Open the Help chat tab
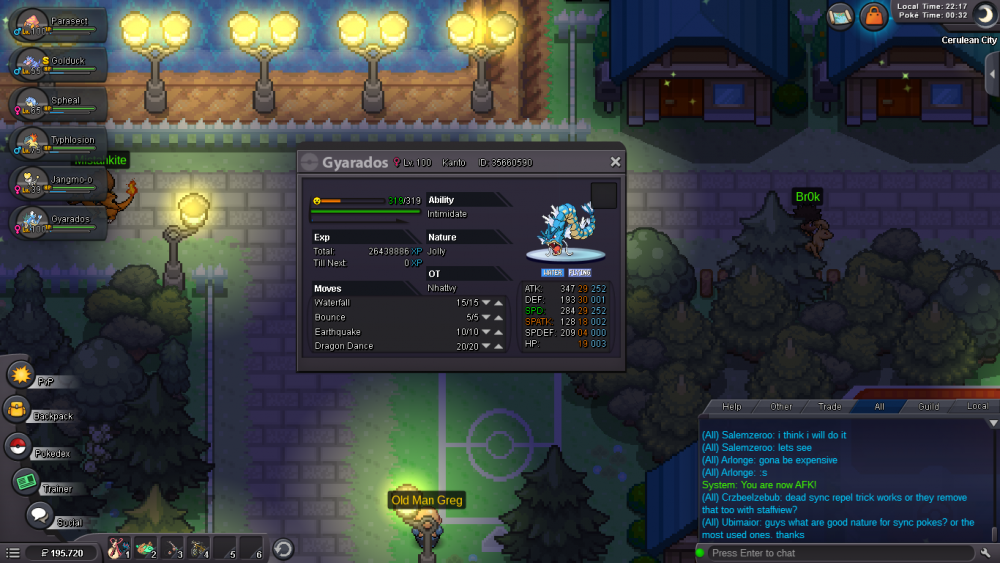The width and height of the screenshot is (1000, 563). (x=732, y=406)
